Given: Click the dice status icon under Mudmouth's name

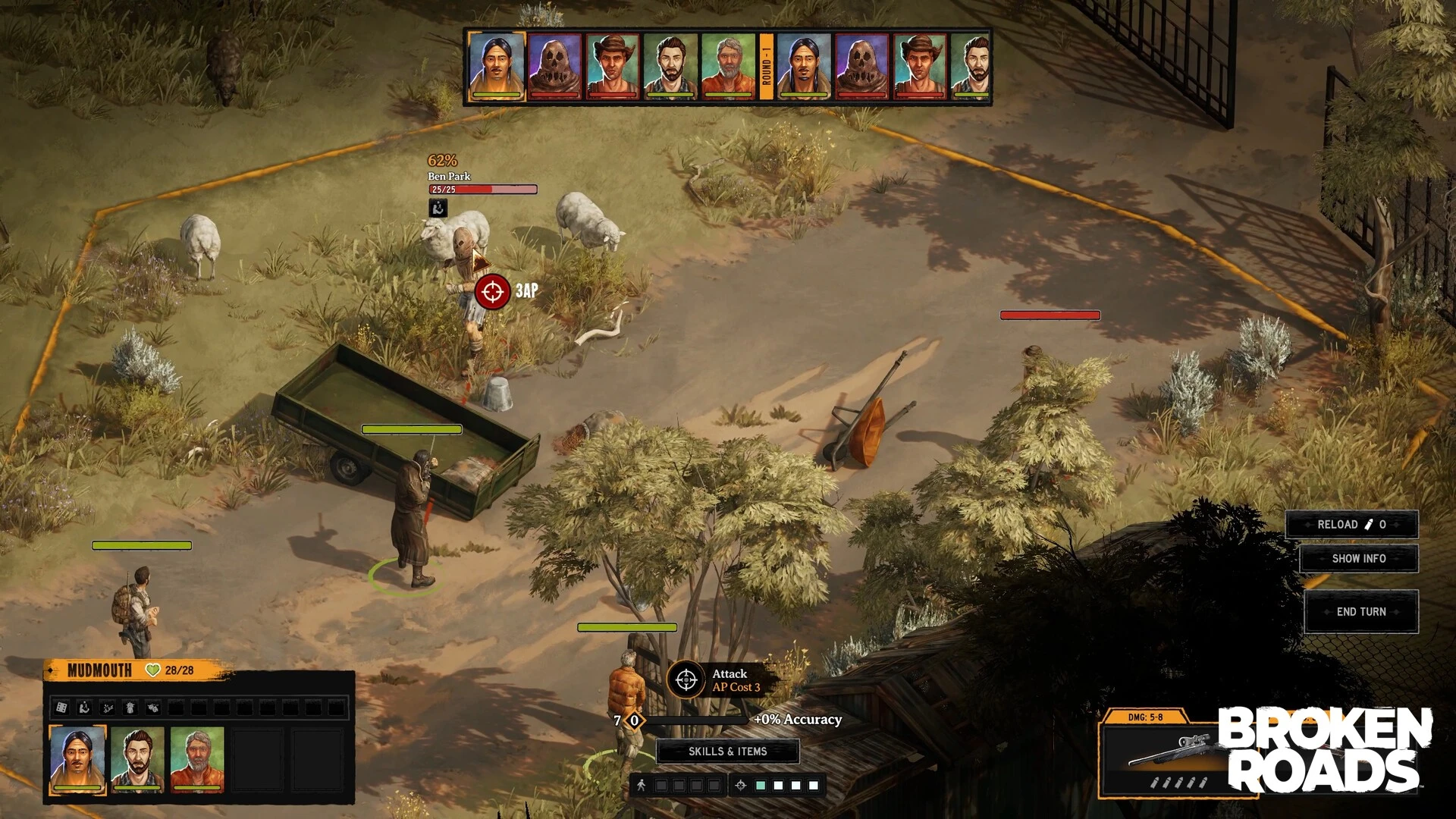Looking at the screenshot, I should (x=62, y=708).
